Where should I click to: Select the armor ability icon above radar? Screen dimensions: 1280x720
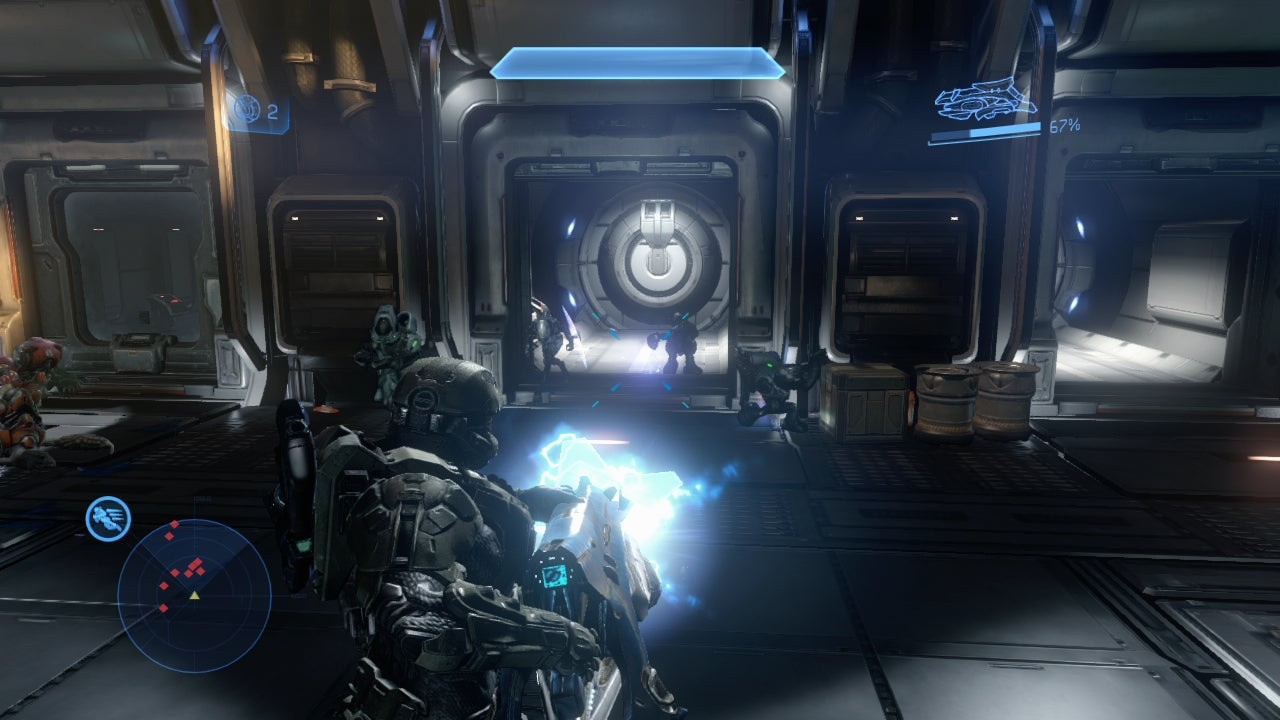click(108, 518)
